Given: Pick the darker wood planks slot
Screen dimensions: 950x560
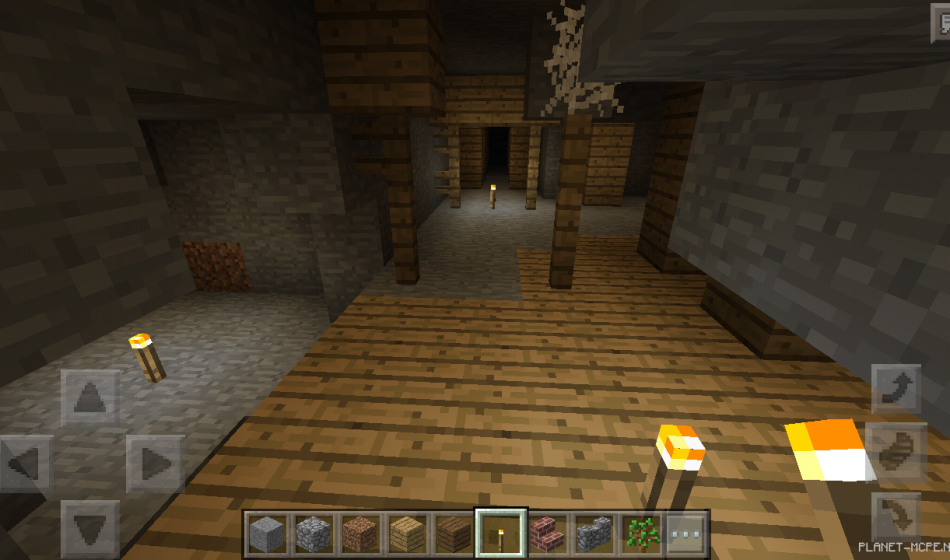Looking at the screenshot, I should (x=453, y=534).
